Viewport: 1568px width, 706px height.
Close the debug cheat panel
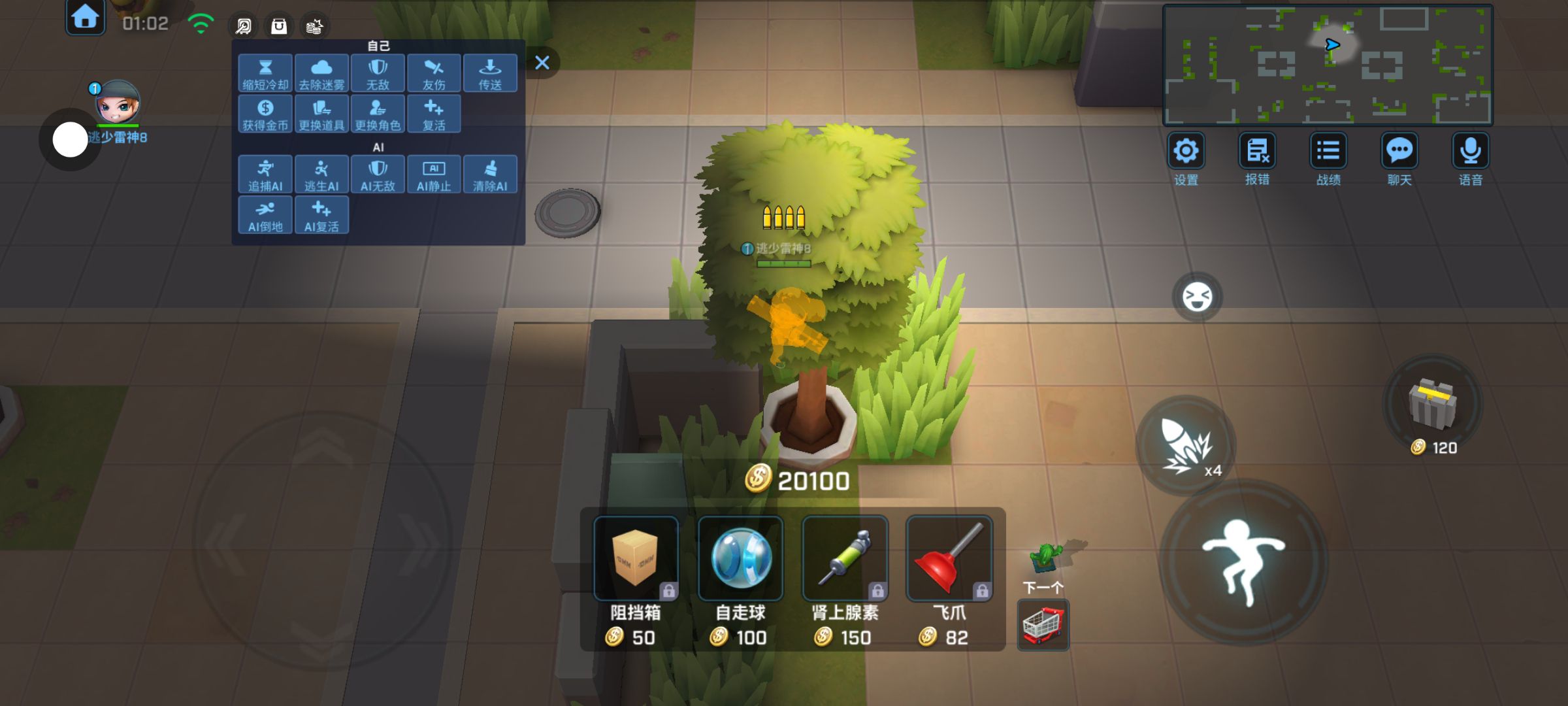542,63
